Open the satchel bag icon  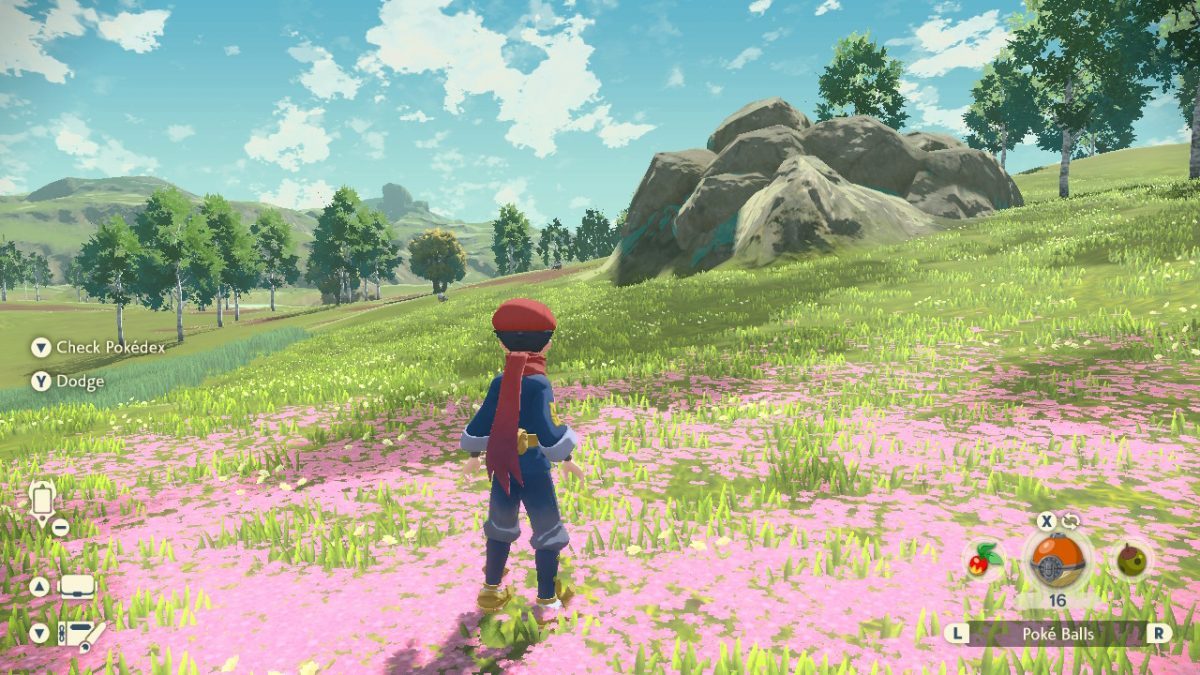pos(77,587)
